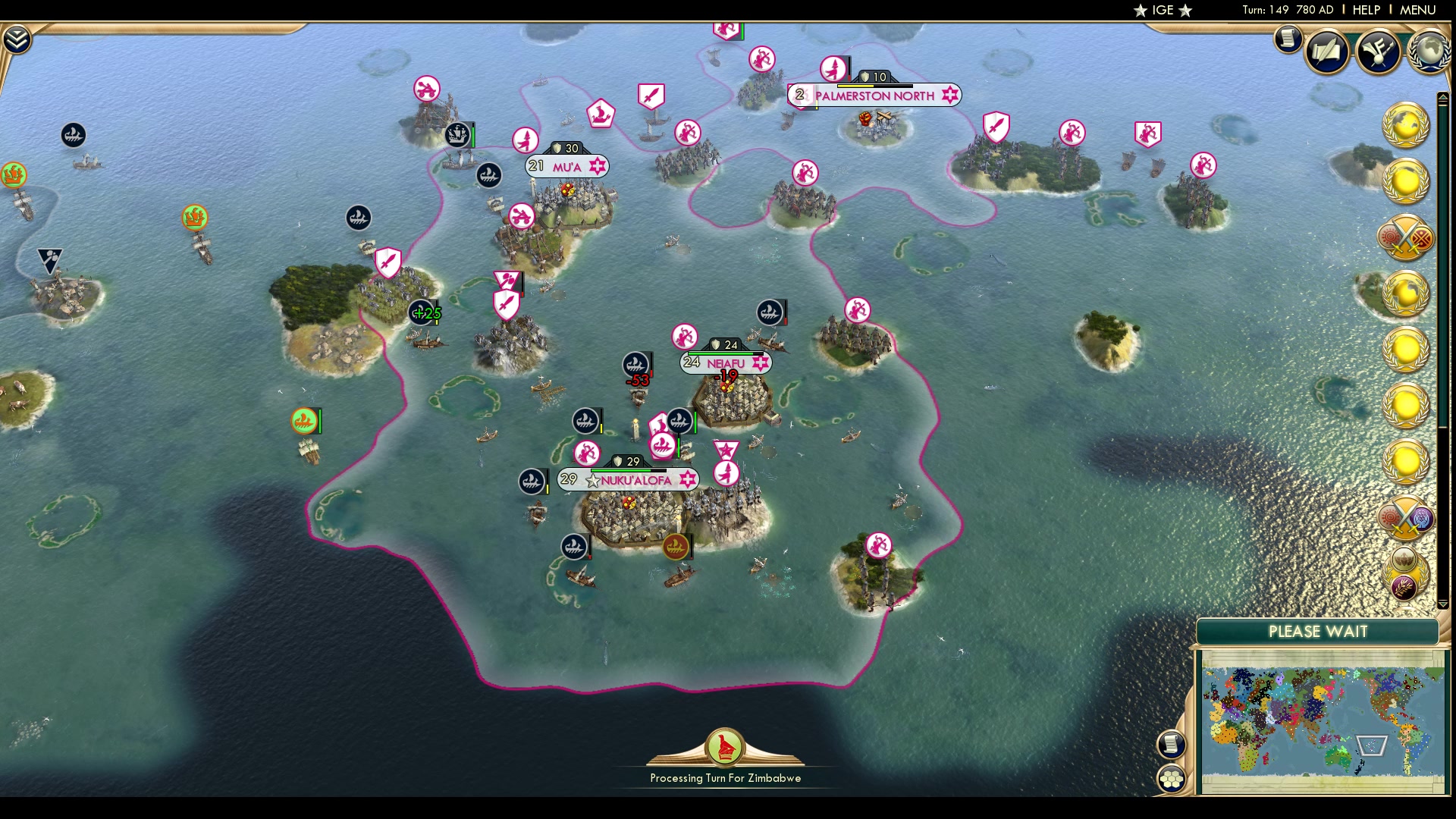
Task: Open the HELP menu
Action: tap(1365, 10)
